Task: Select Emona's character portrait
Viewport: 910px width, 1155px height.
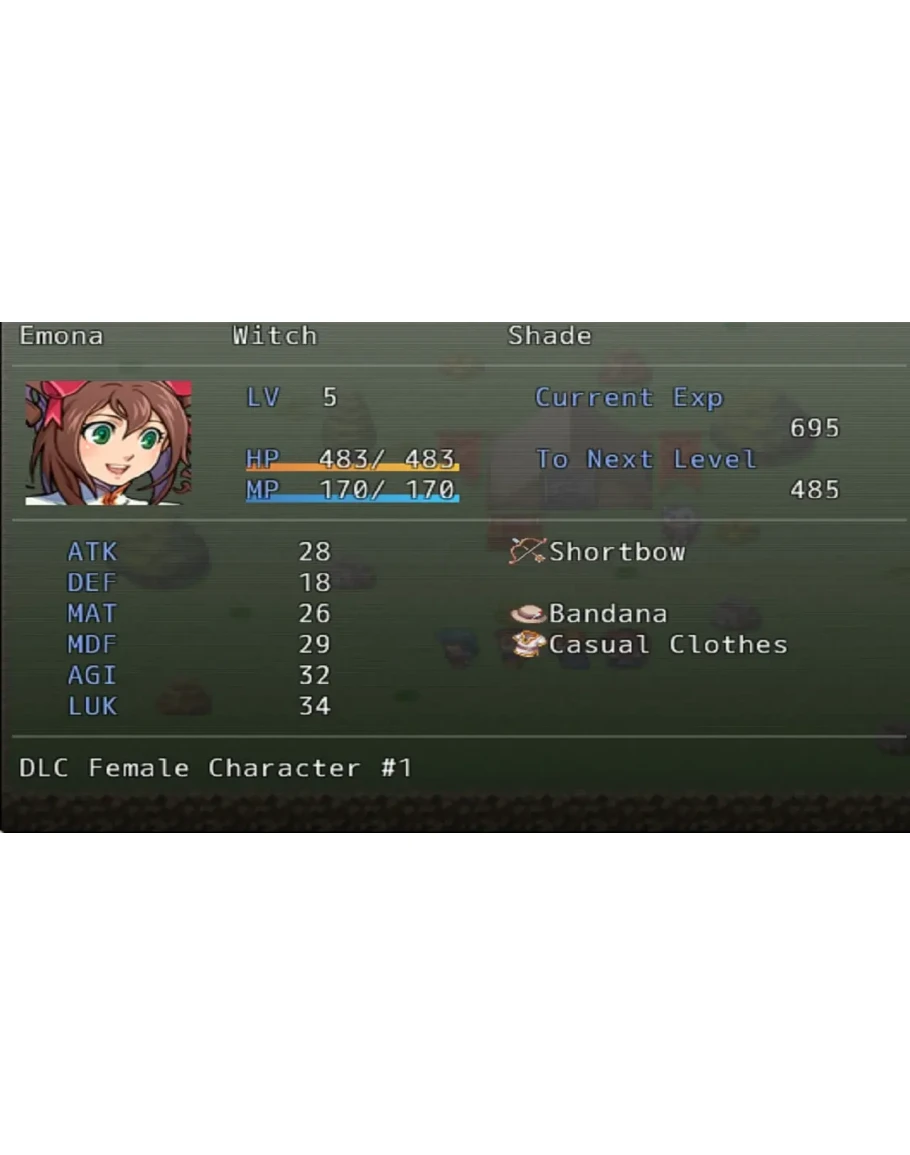Action: pos(108,442)
